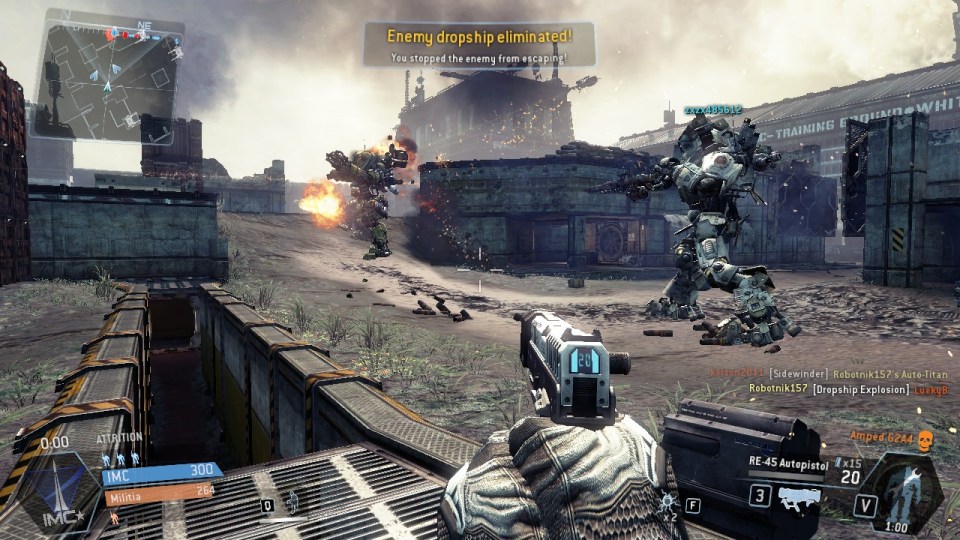Select the pilot ability icon above the bar
This screenshot has width=960, height=540.
[291, 499]
